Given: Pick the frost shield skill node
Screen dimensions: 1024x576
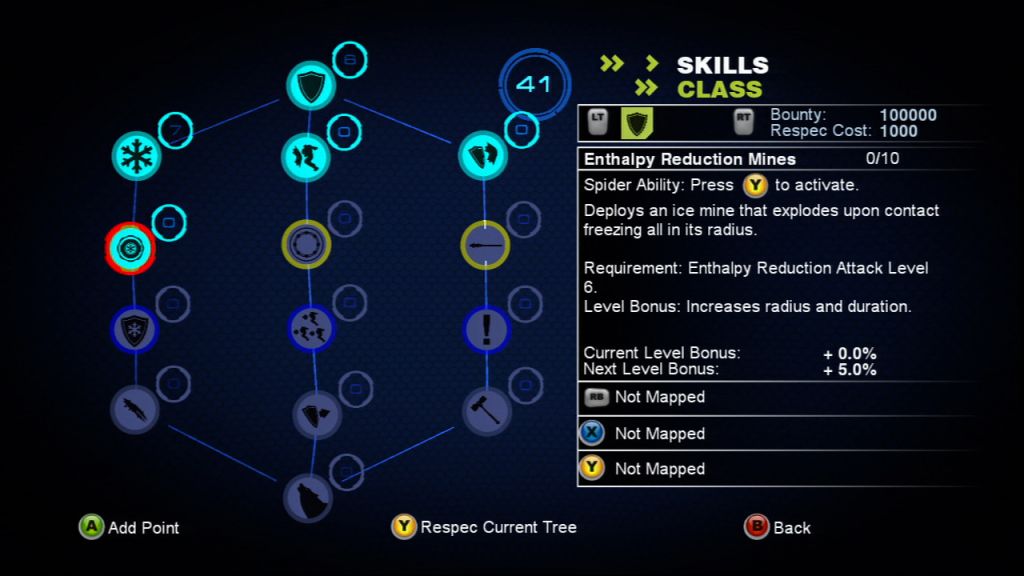Looking at the screenshot, I should click(x=134, y=330).
